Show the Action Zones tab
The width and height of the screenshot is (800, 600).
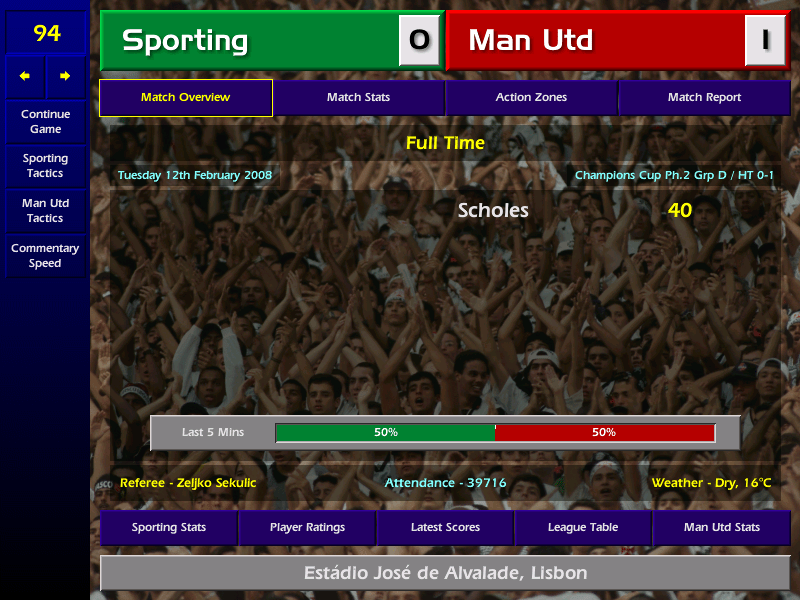point(531,98)
